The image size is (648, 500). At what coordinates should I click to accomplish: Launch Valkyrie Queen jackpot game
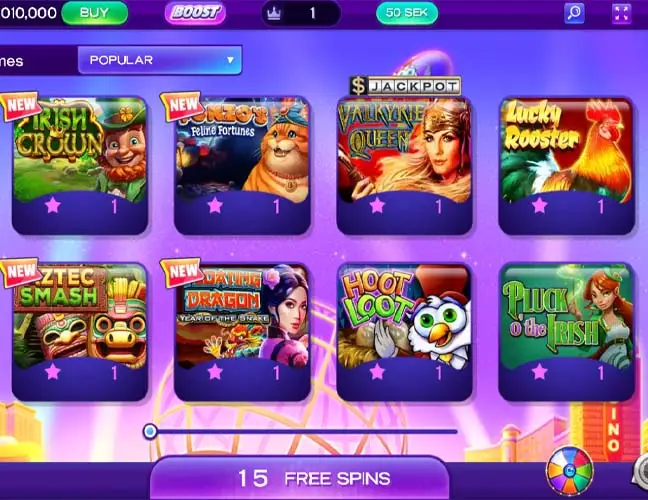coord(404,150)
